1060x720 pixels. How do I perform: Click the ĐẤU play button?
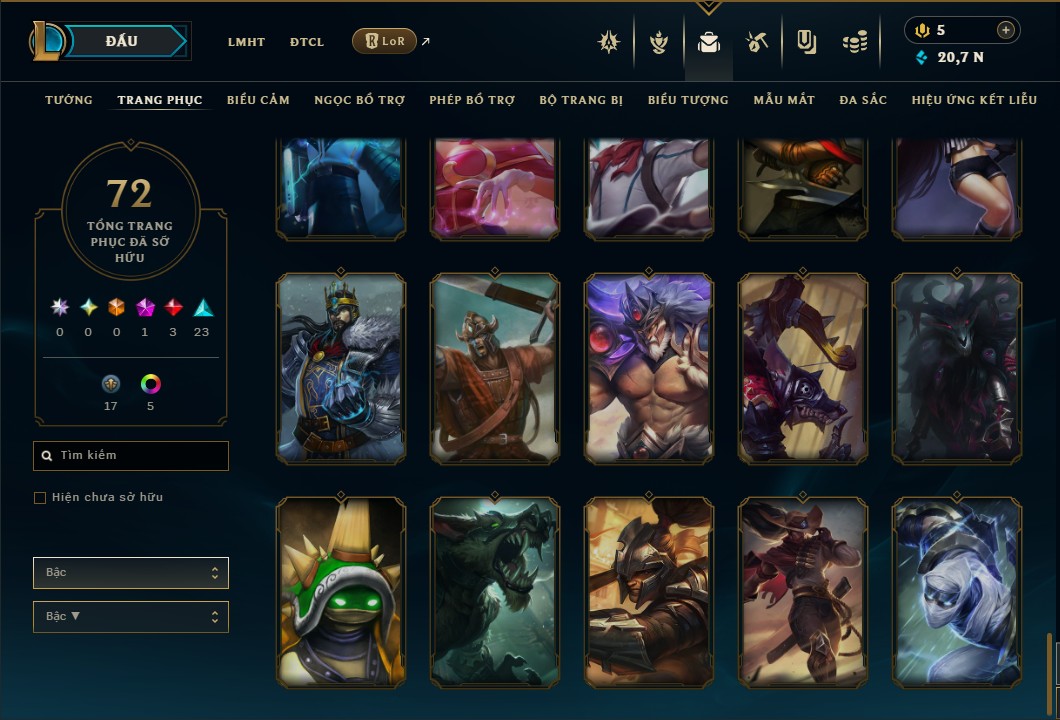[x=122, y=41]
